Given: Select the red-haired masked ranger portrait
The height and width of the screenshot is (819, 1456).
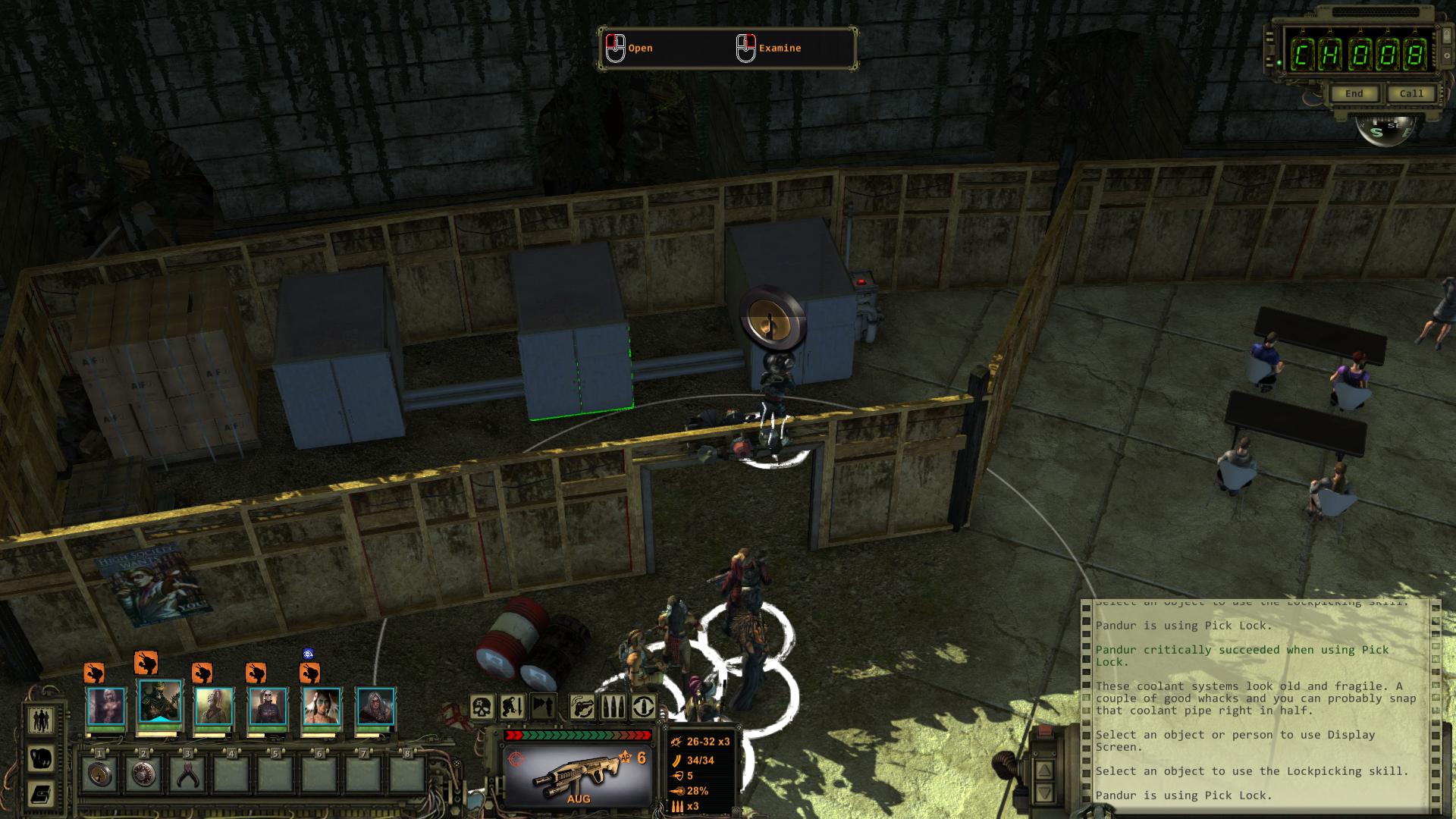Looking at the screenshot, I should (214, 707).
